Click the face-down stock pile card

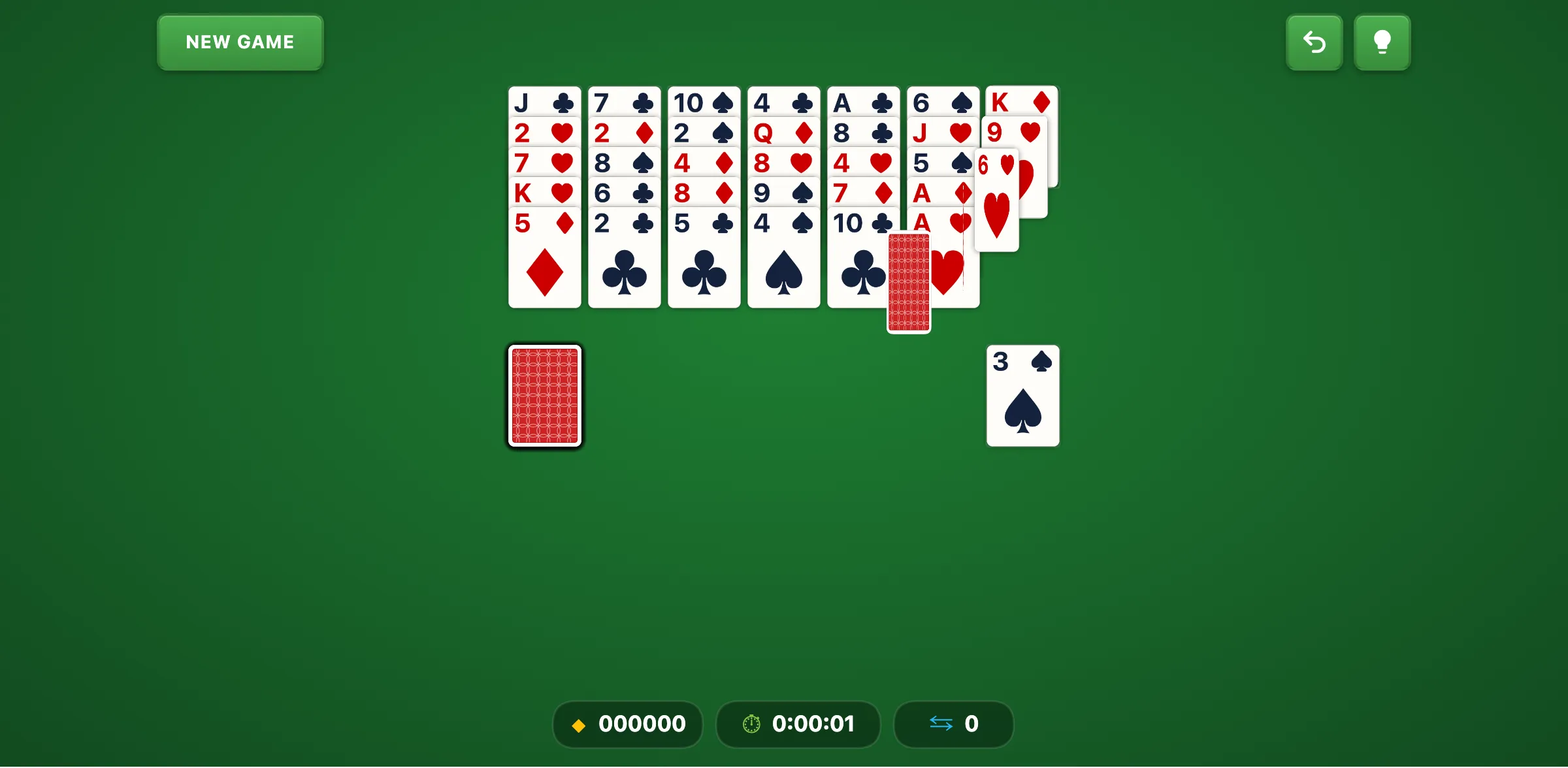pos(544,396)
